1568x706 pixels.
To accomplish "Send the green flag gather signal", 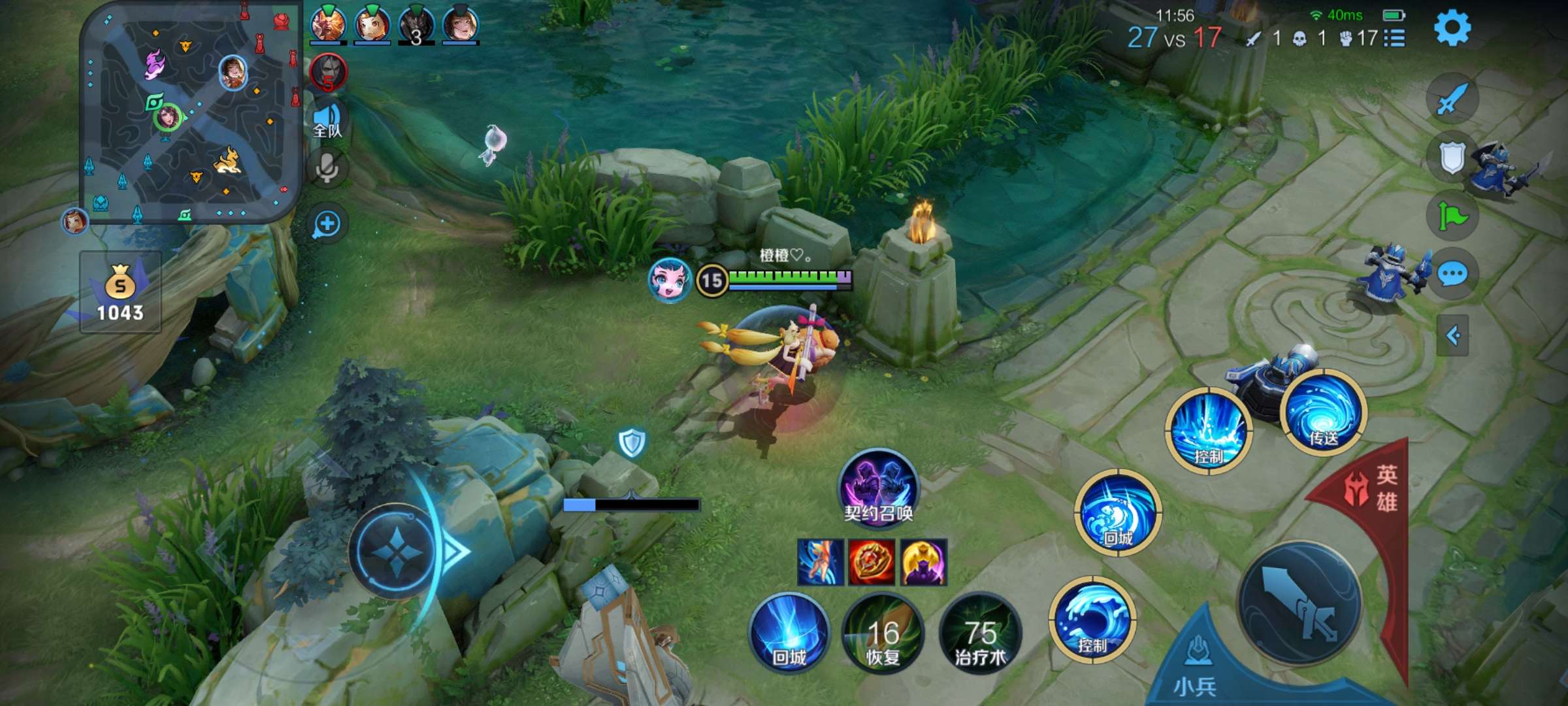I will (1452, 216).
